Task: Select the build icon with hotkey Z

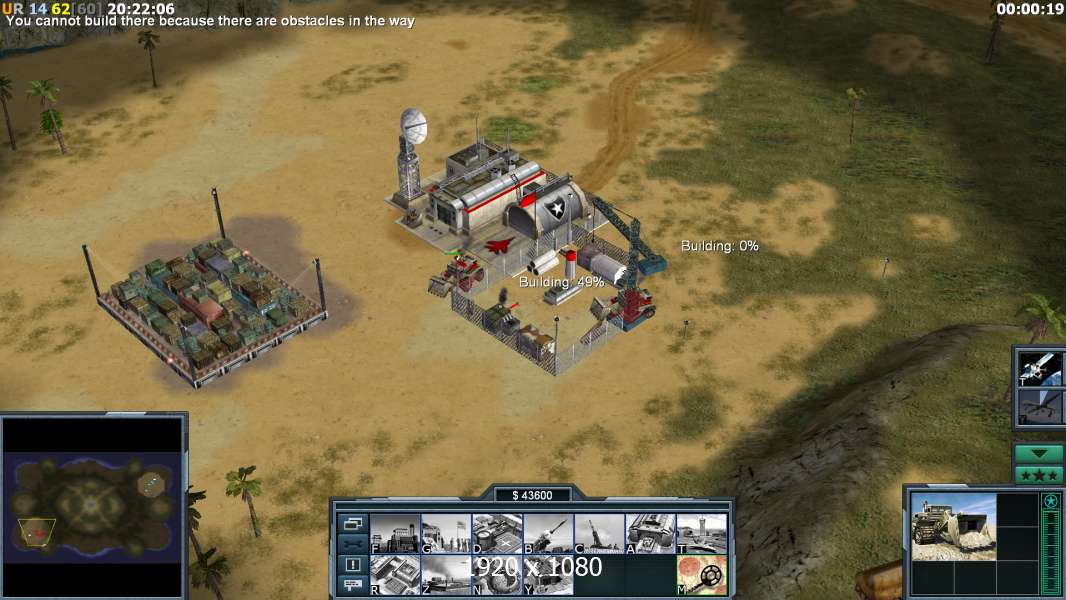Action: [445, 574]
